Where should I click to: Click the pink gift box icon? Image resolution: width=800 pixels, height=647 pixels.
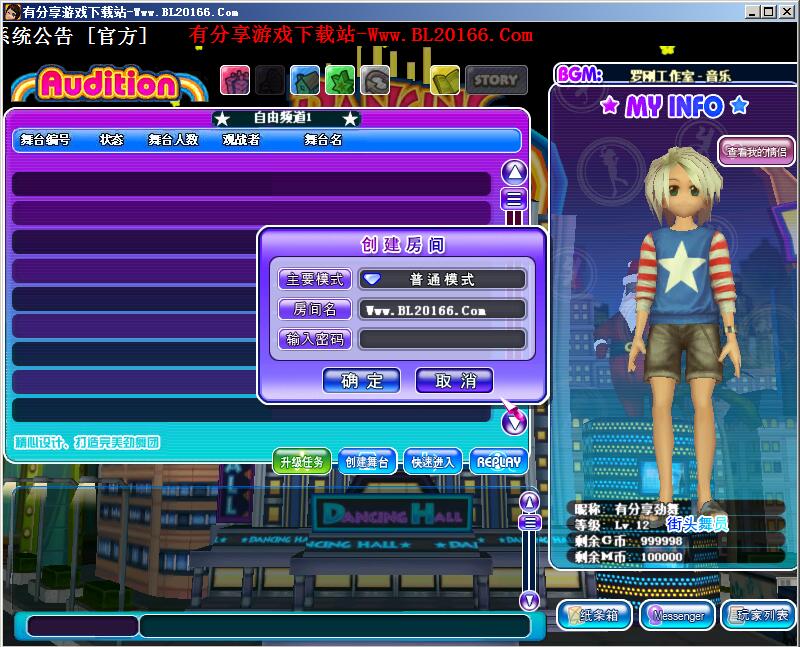pyautogui.click(x=235, y=79)
